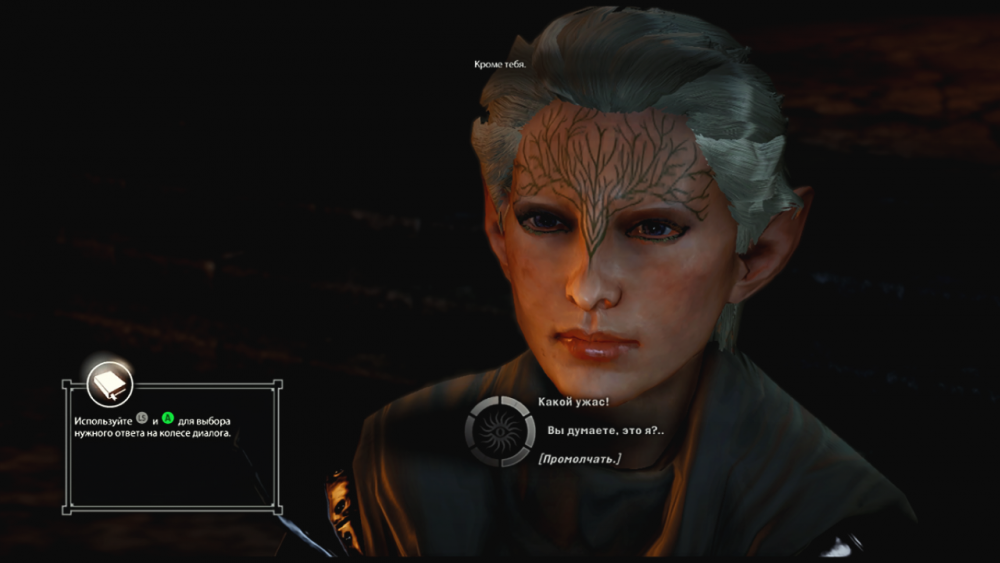Choose the reply "Какой ужас!"
1000x563 pixels.
pos(574,401)
